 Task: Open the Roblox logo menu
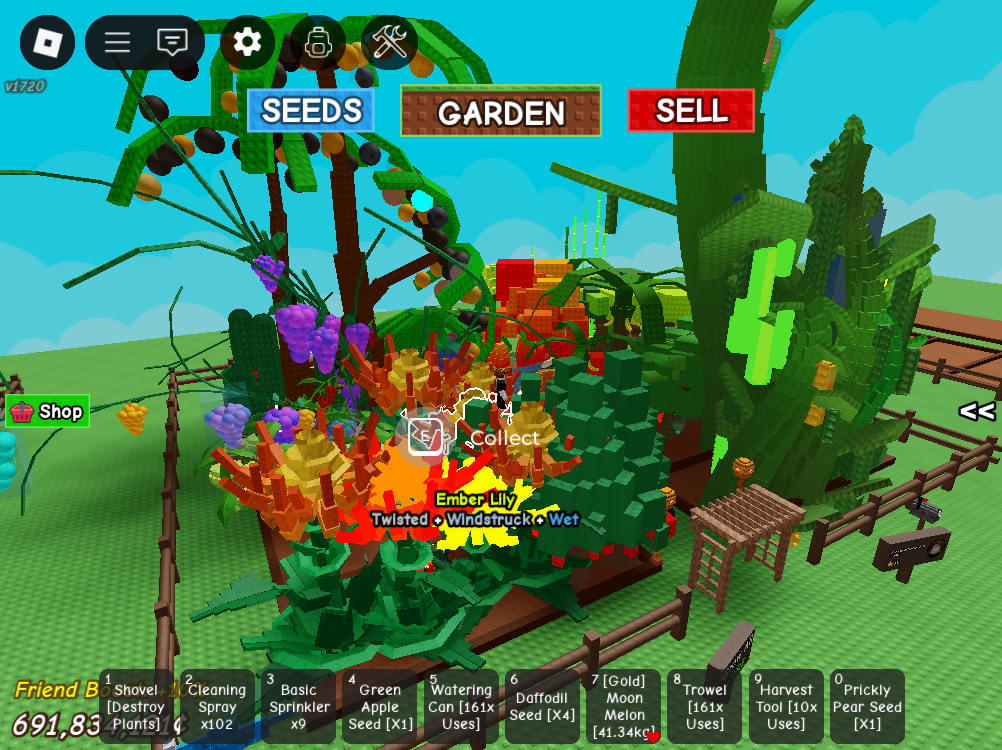tap(47, 42)
